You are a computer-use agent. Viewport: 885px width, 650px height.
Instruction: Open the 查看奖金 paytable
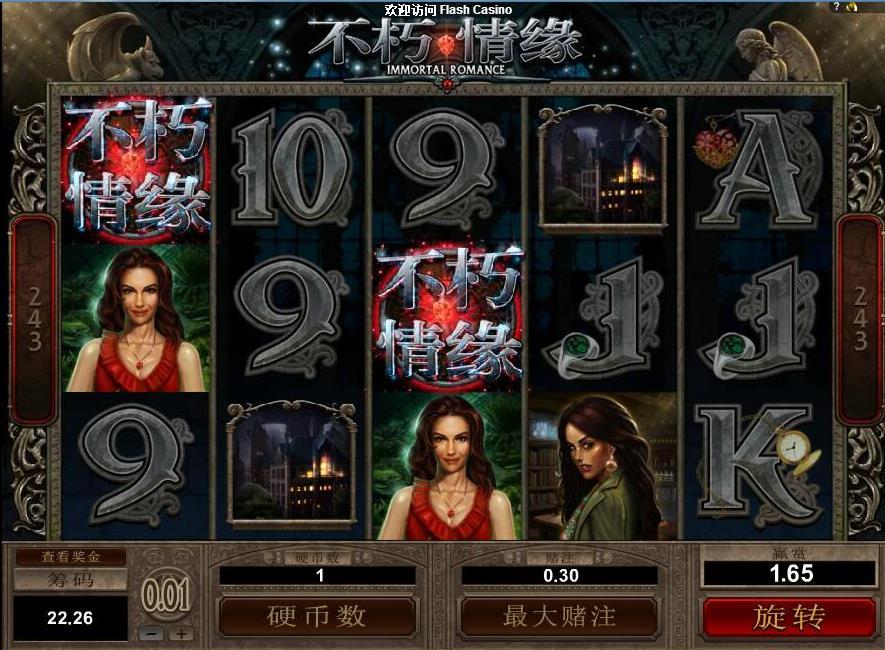click(x=70, y=557)
